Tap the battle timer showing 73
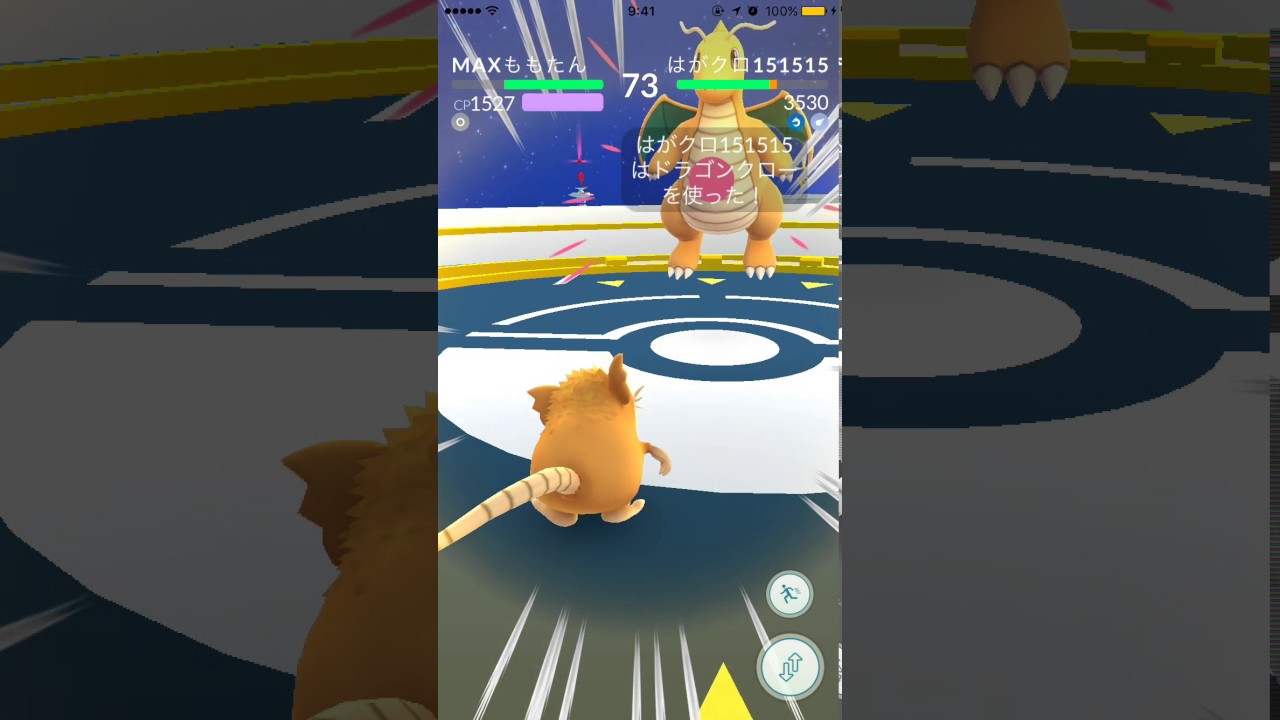The height and width of the screenshot is (720, 1280). click(640, 84)
